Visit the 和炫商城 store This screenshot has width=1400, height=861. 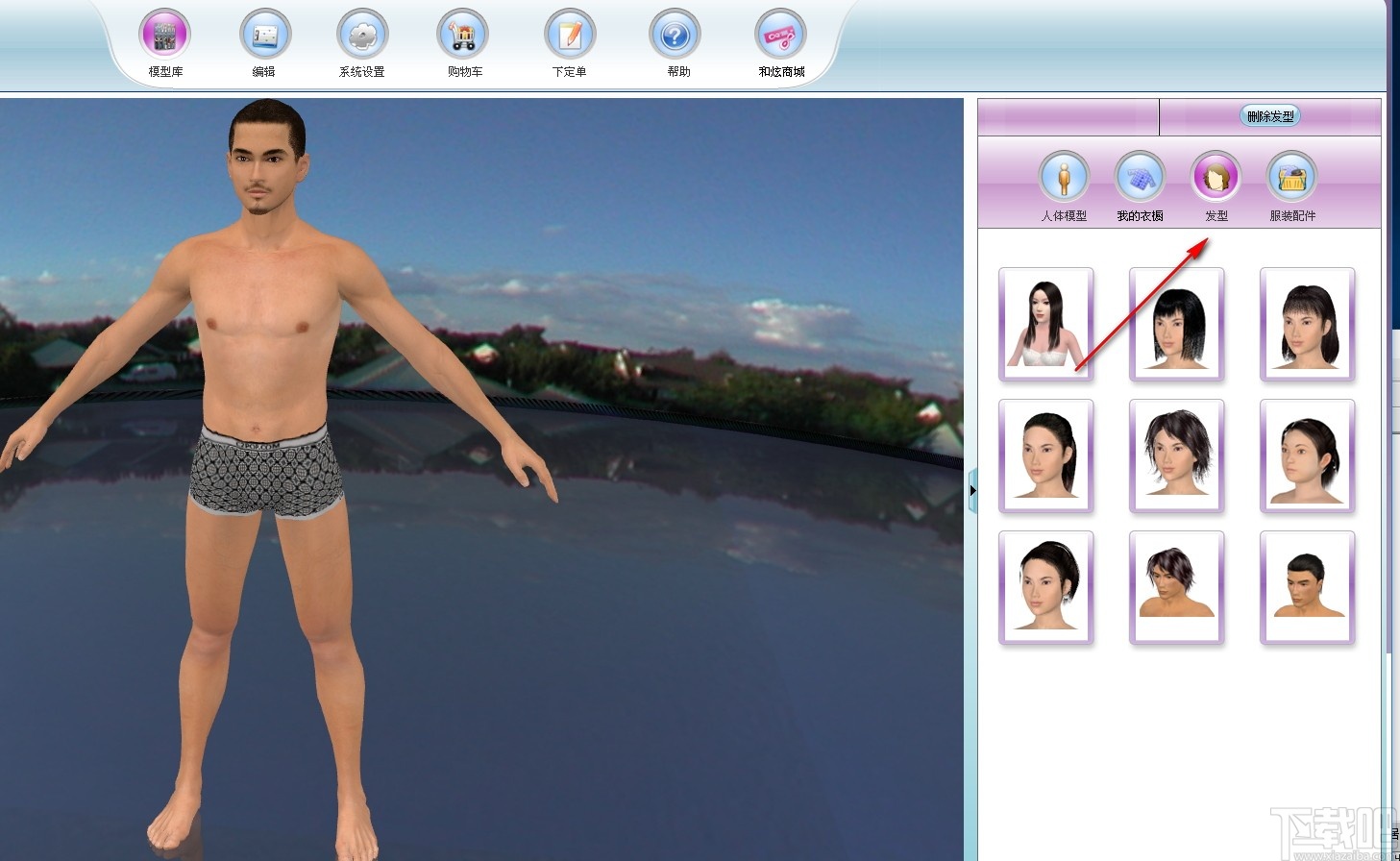point(780,37)
